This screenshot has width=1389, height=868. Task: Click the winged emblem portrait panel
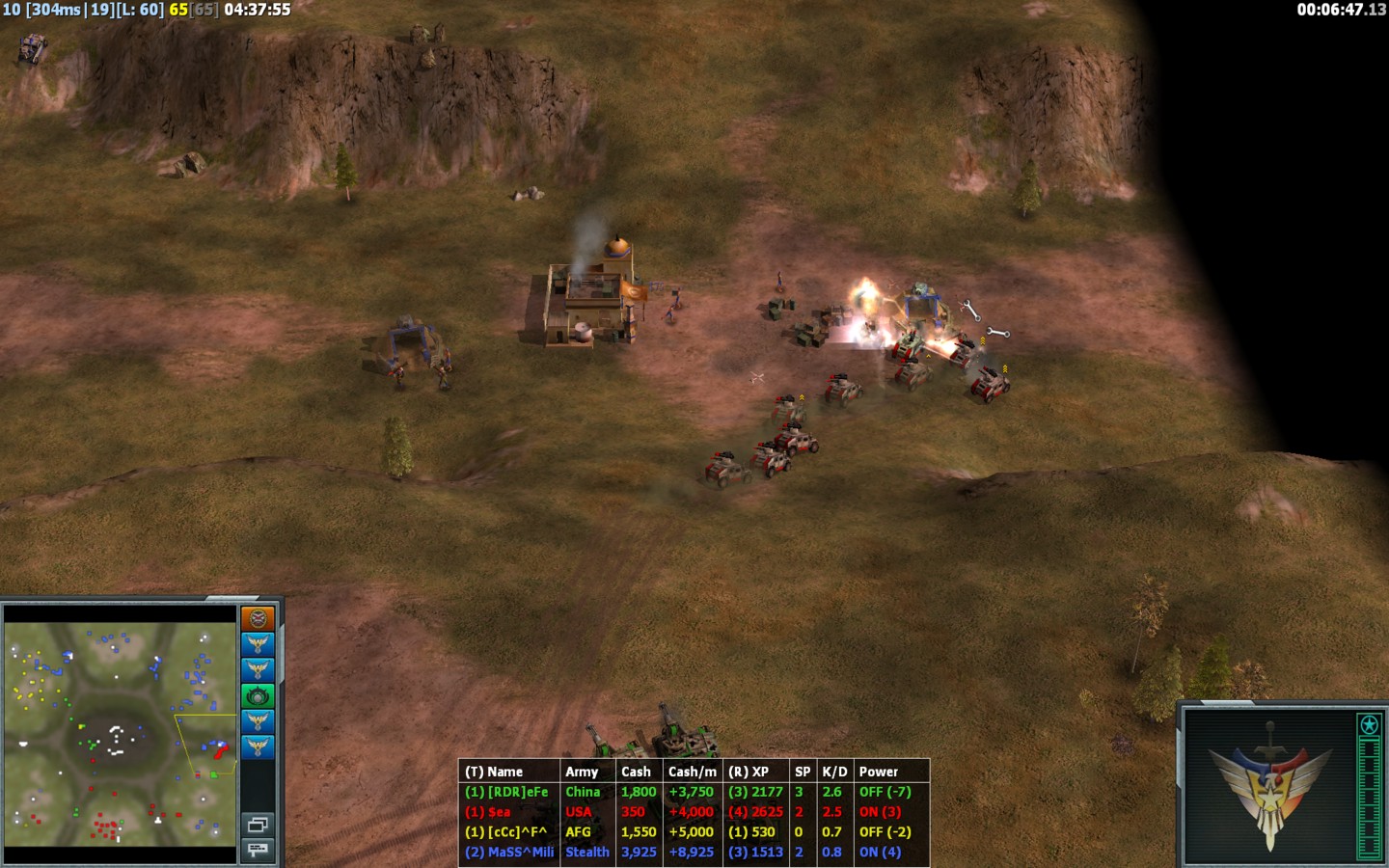1269,786
